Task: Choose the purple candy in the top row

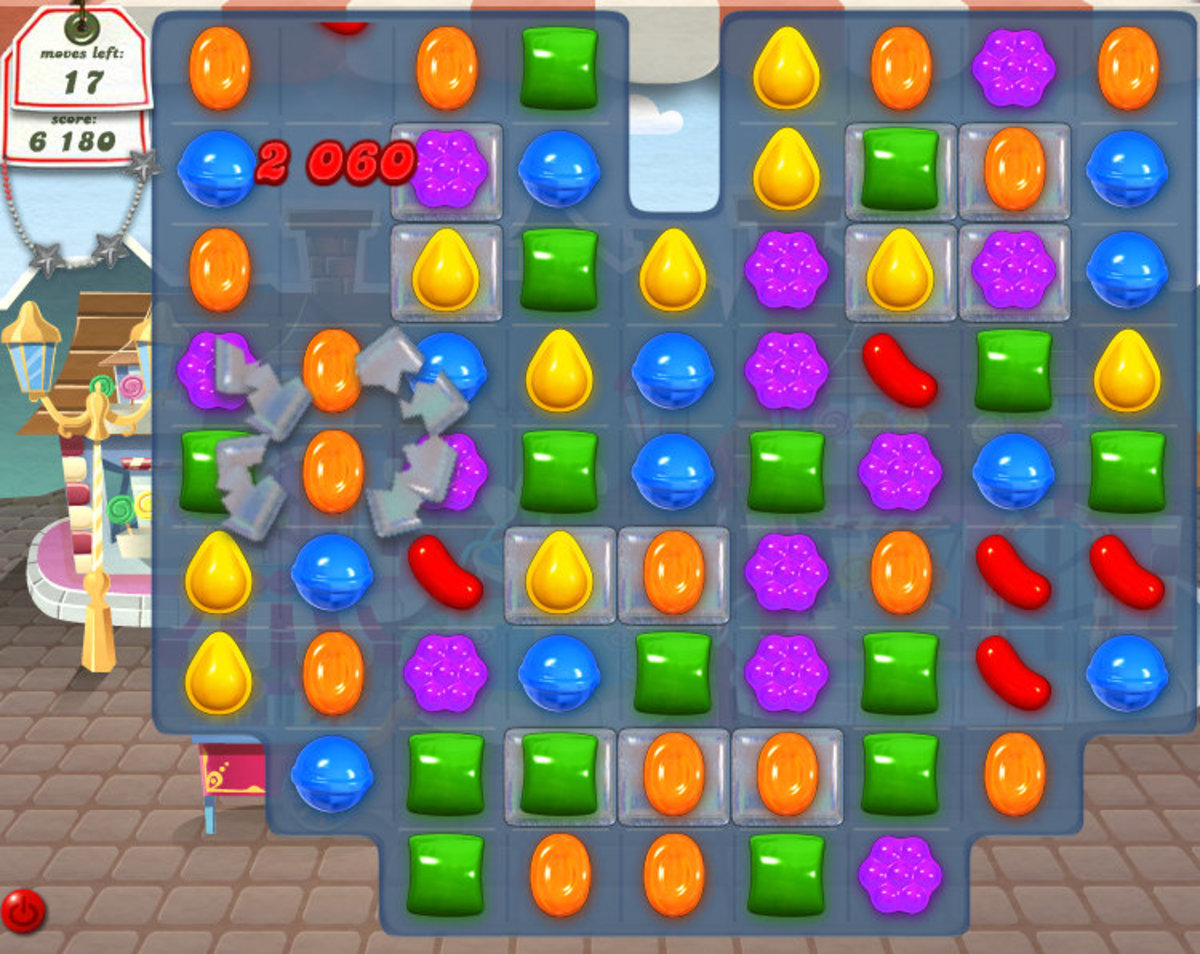Action: pos(1013,68)
